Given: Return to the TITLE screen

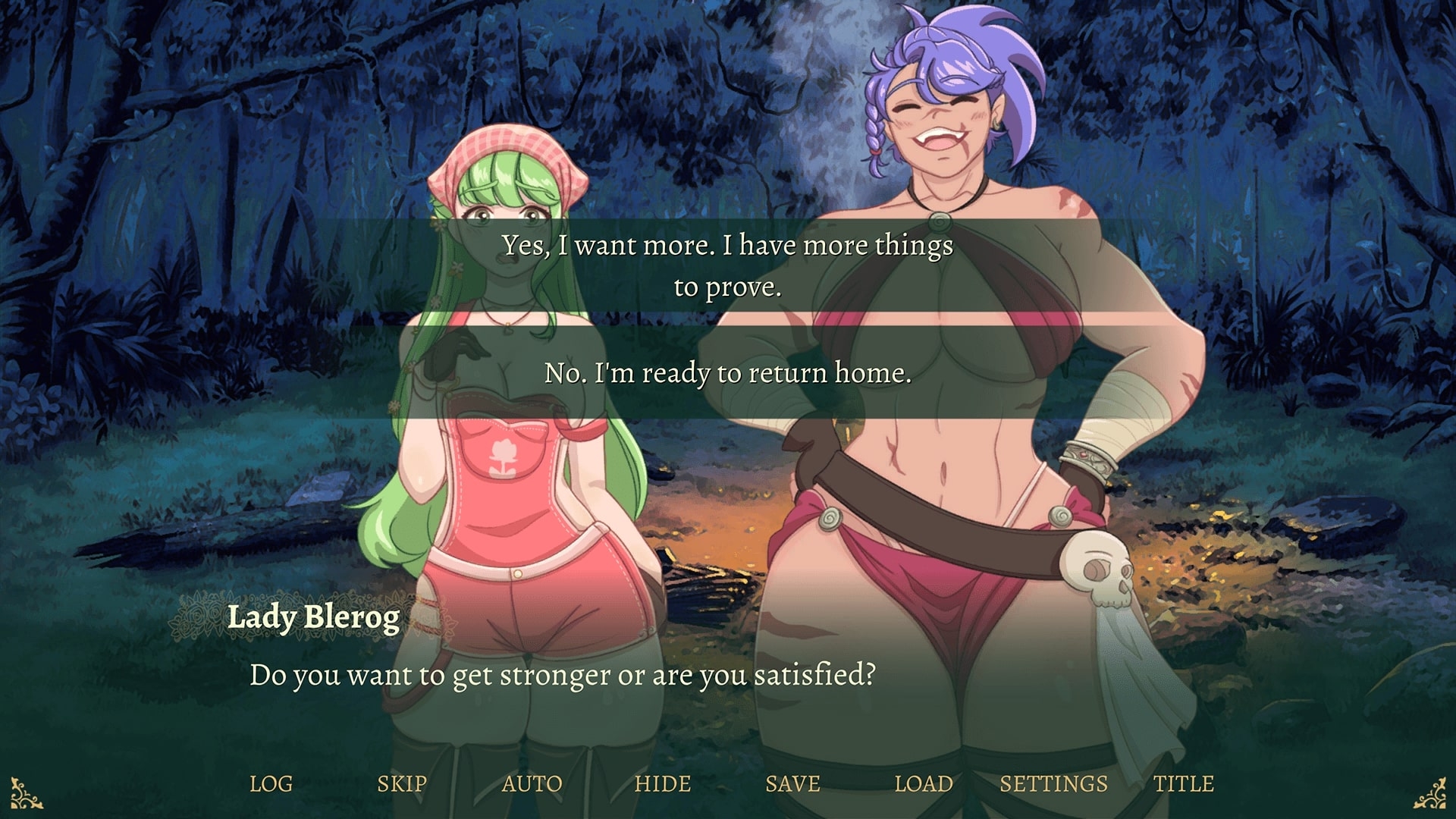Looking at the screenshot, I should (x=1184, y=783).
